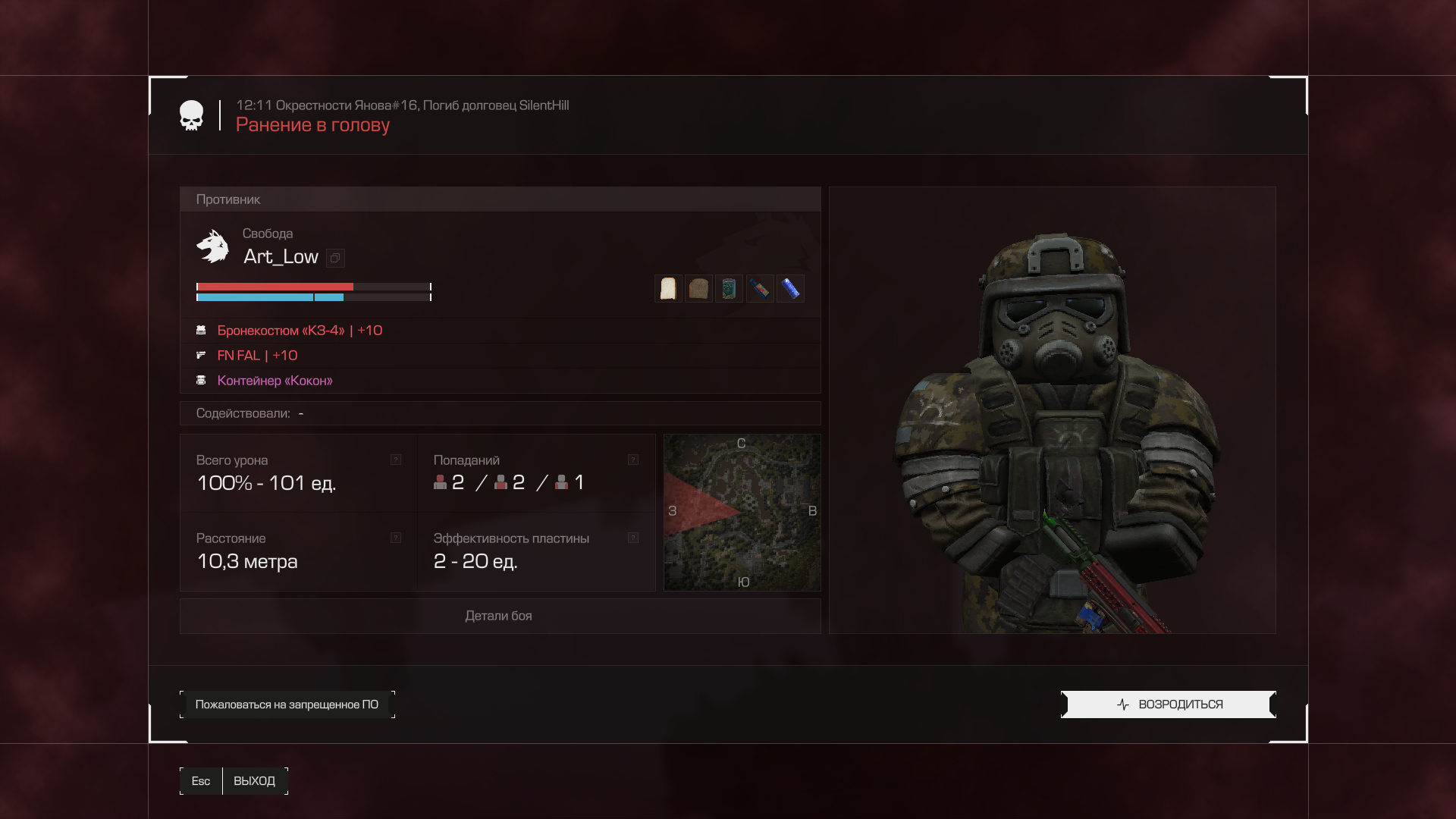The height and width of the screenshot is (819, 1456).
Task: Open the Детали боя combat details
Action: coord(499,616)
